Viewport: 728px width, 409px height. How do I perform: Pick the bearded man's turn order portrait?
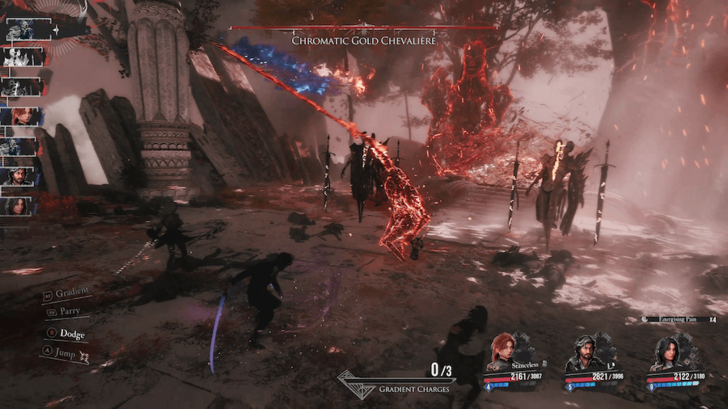(x=20, y=176)
